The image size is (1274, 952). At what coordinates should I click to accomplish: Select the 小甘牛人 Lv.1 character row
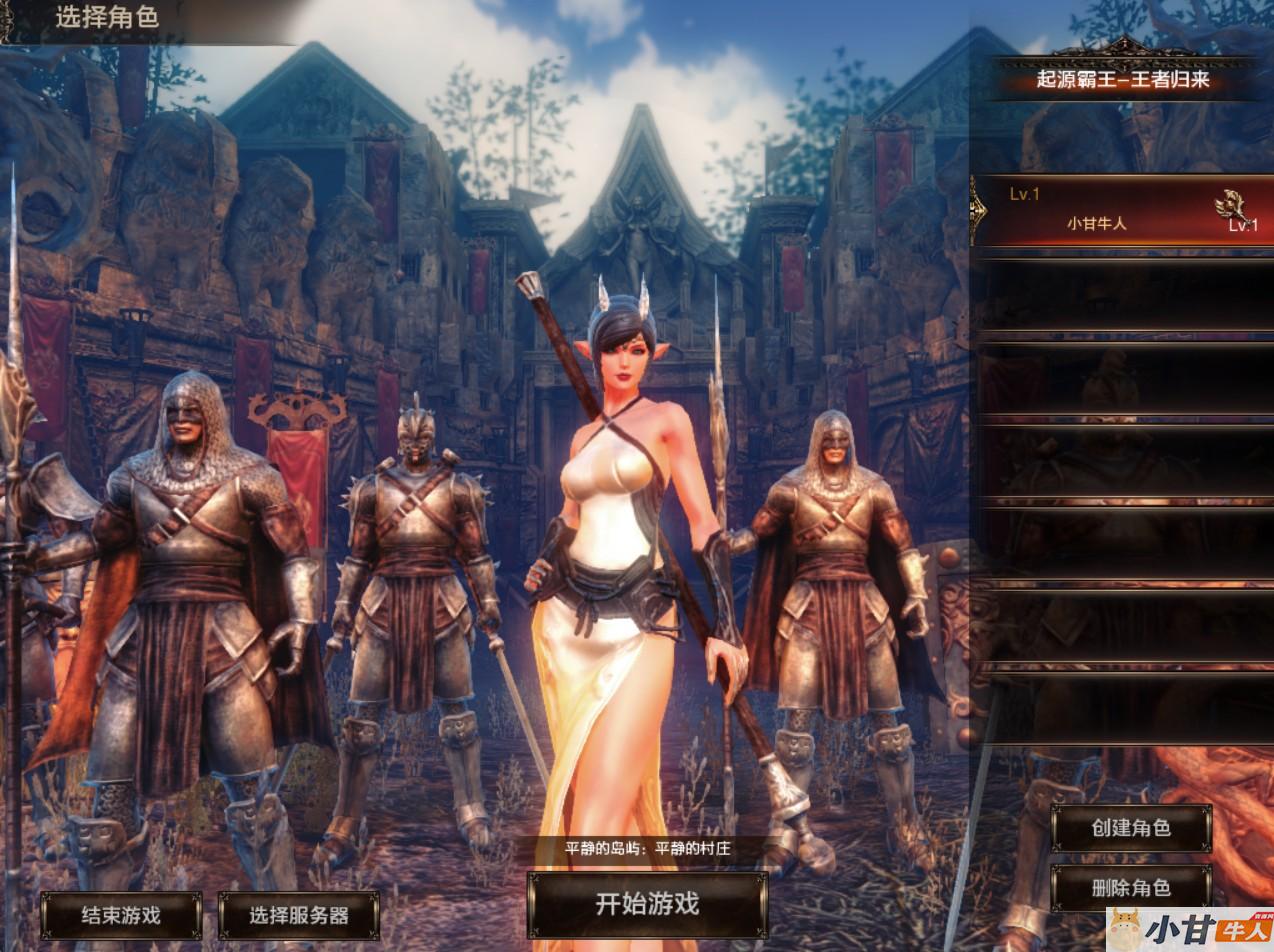point(1120,211)
